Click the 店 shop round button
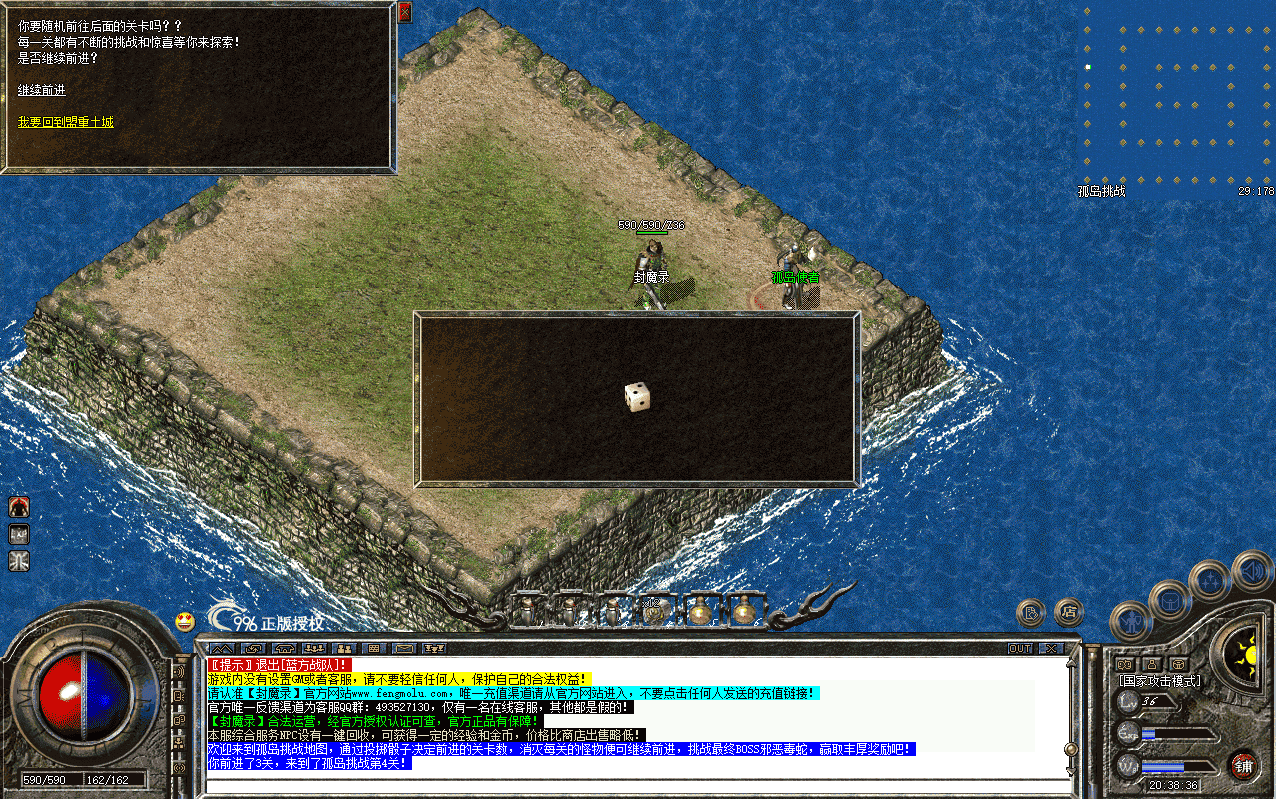Image resolution: width=1276 pixels, height=799 pixels. point(1068,610)
